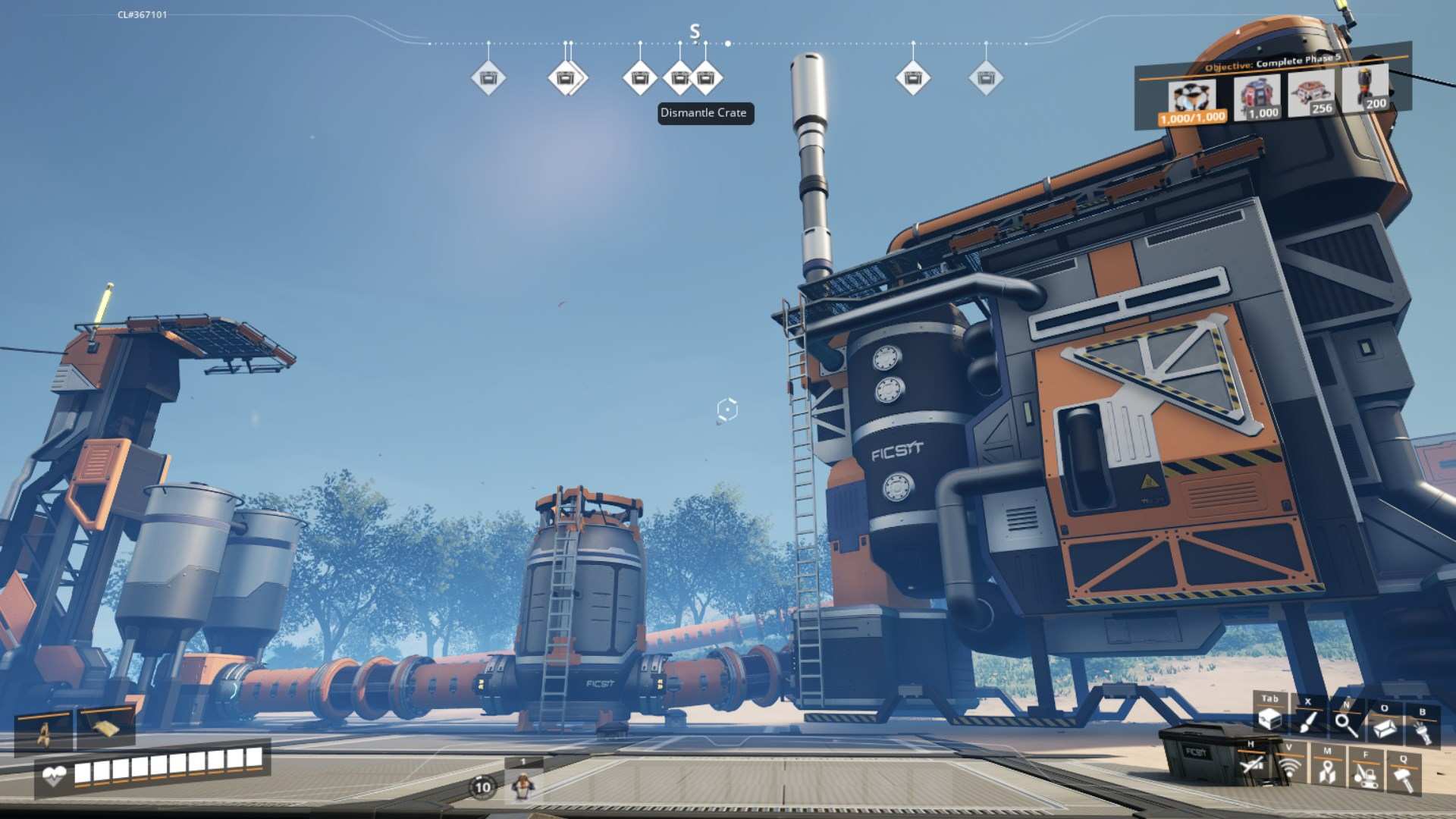Open the Map icon bound to M

1329,772
